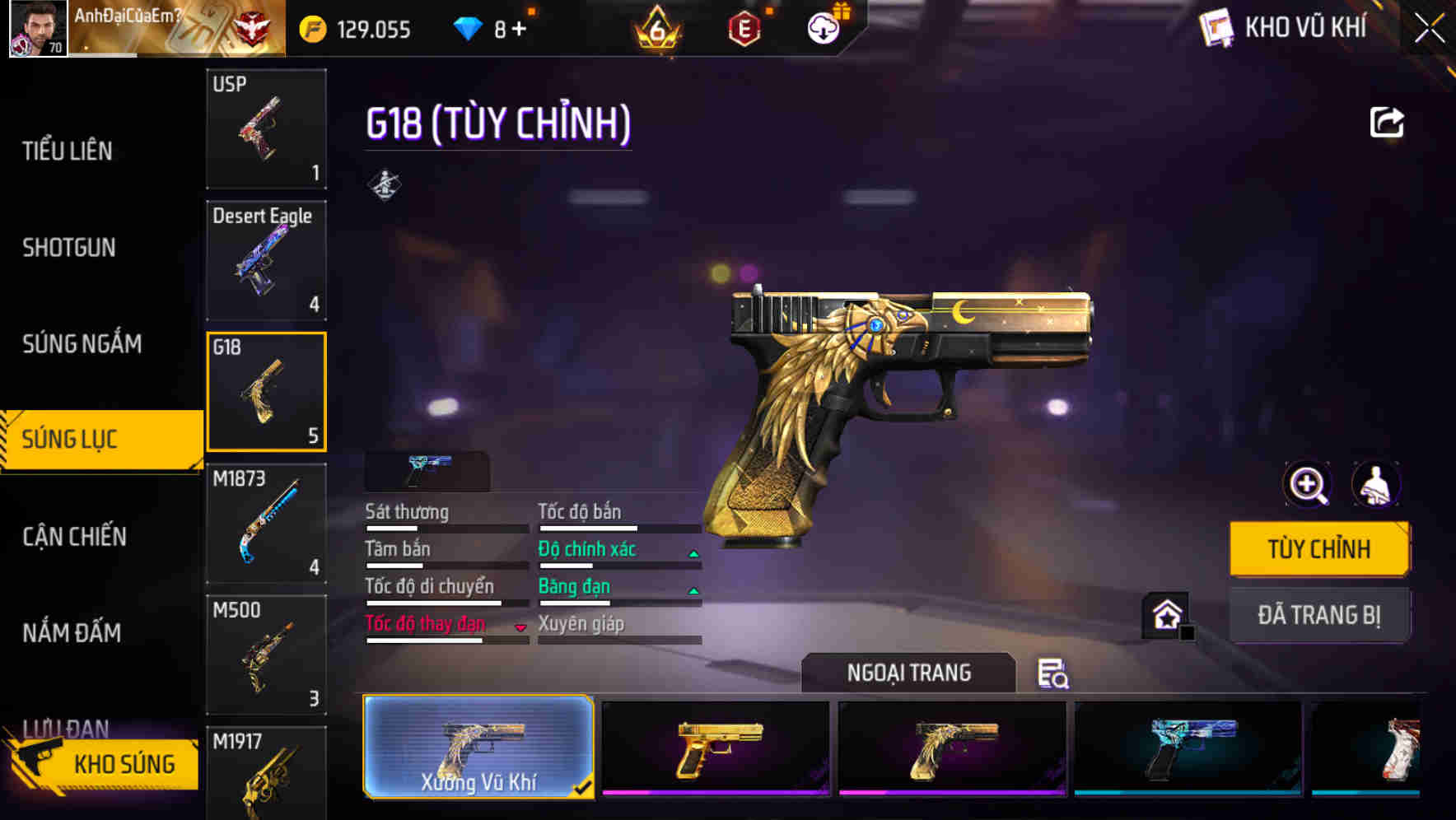Toggle the checkmark on Xưởng Vũ Khí skin
This screenshot has width=1456, height=820.
(586, 787)
